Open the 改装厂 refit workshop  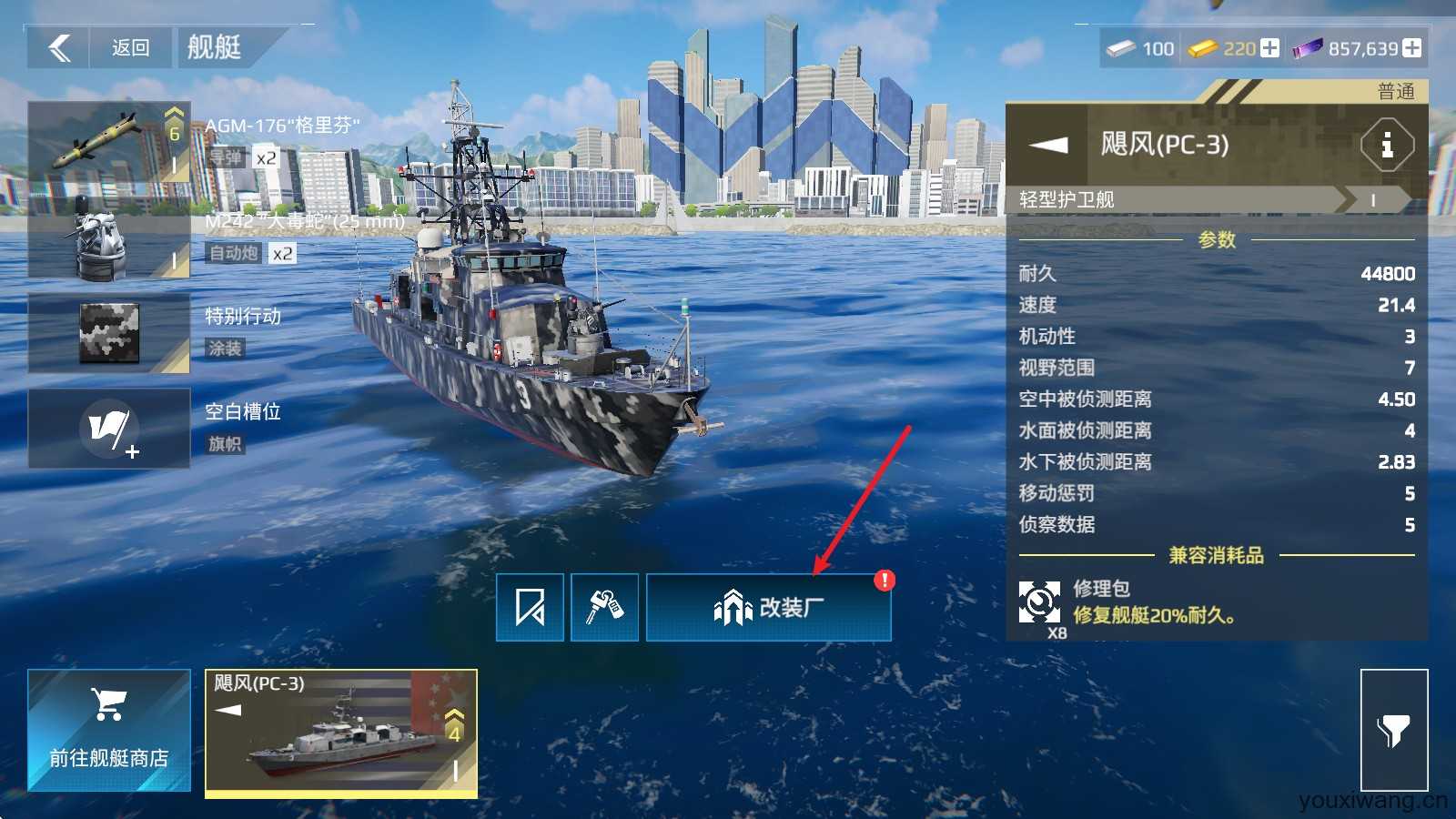click(x=768, y=607)
